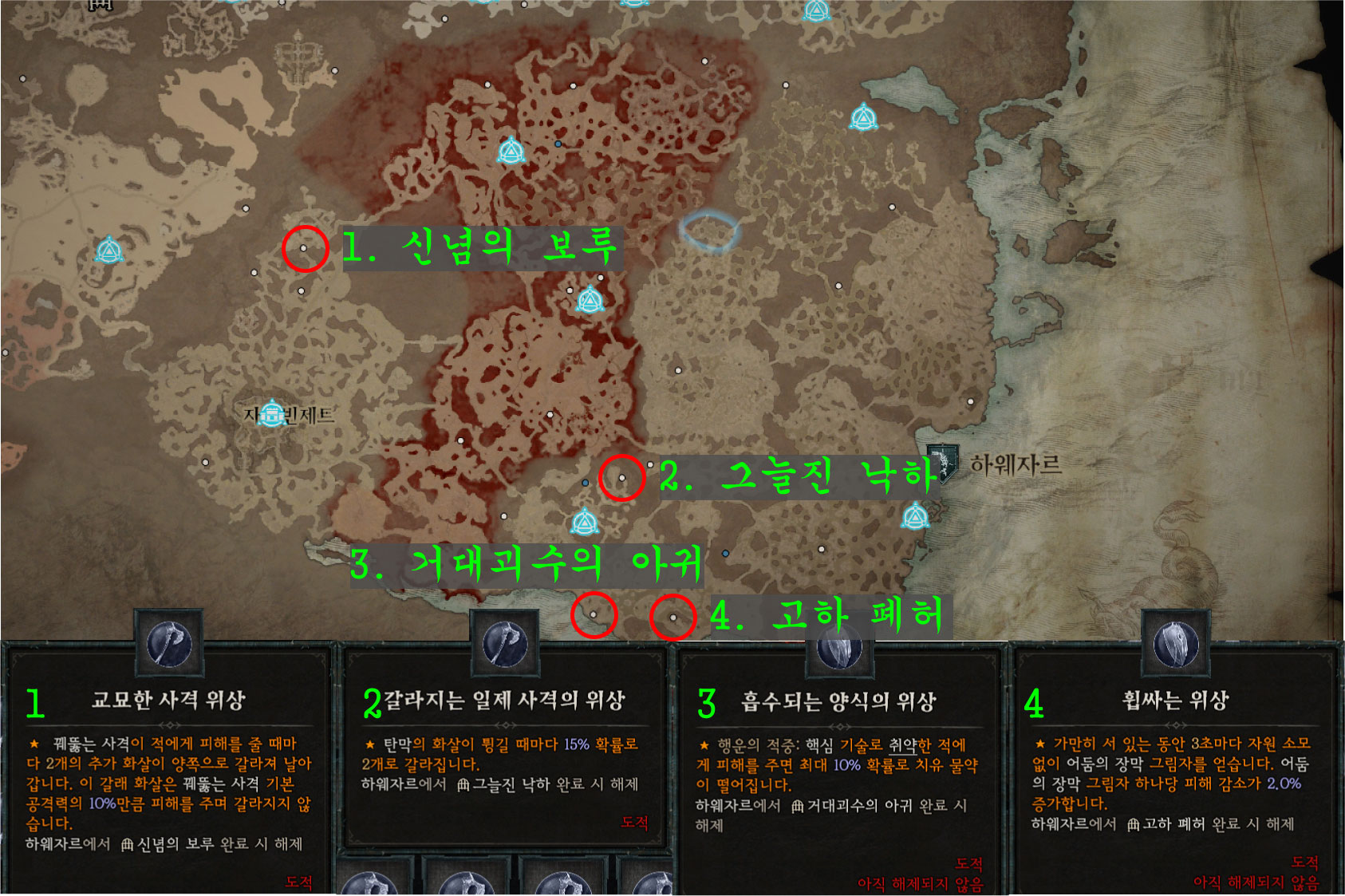Click the 신념의 보루 dungeon marker
Viewport: 1345px width, 896px height.
coord(302,249)
